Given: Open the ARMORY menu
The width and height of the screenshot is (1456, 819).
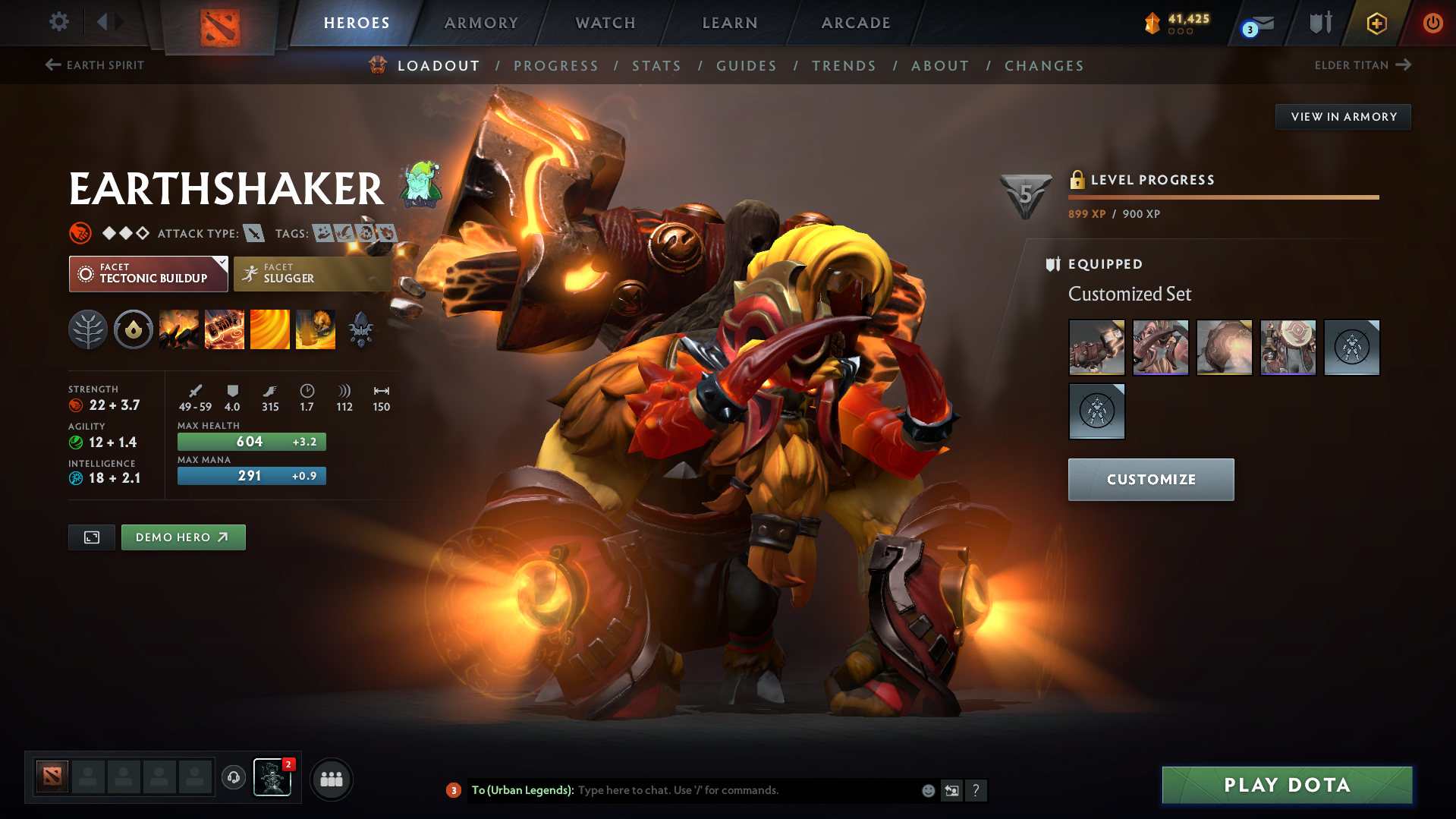Looking at the screenshot, I should pyautogui.click(x=481, y=23).
